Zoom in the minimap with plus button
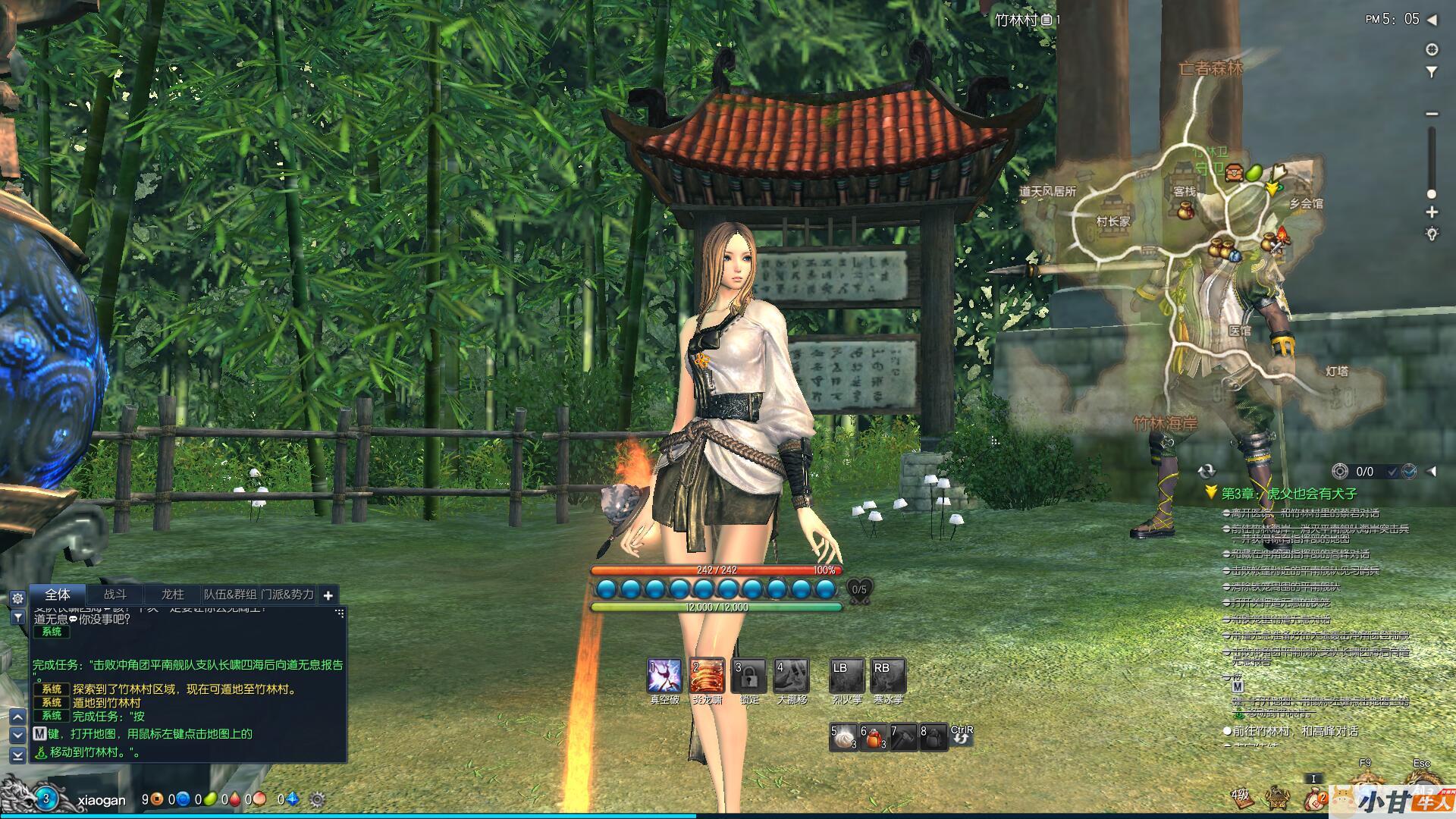Screen dimensions: 1456x819 1432,212
